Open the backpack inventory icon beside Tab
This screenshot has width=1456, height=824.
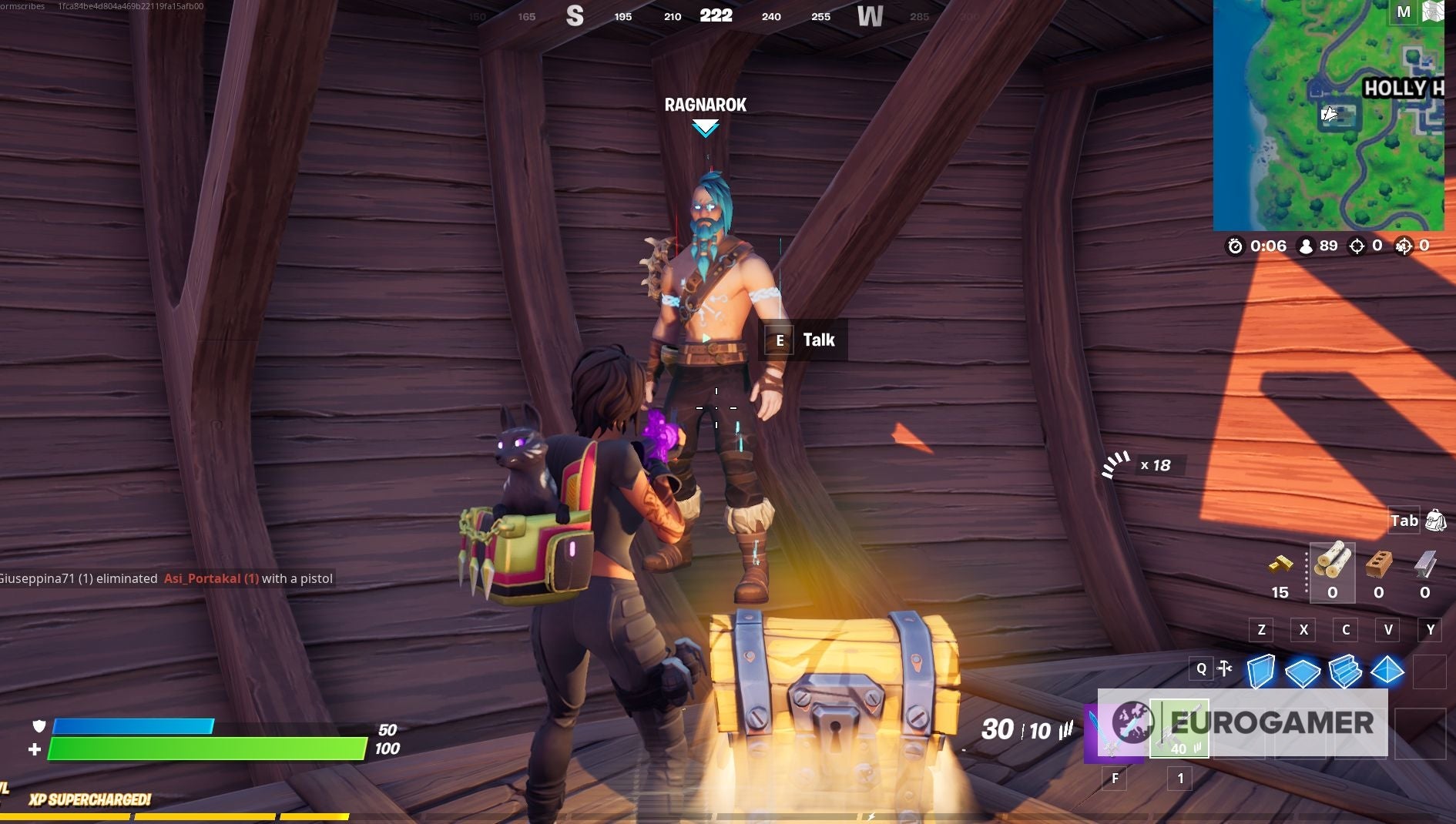pos(1436,521)
